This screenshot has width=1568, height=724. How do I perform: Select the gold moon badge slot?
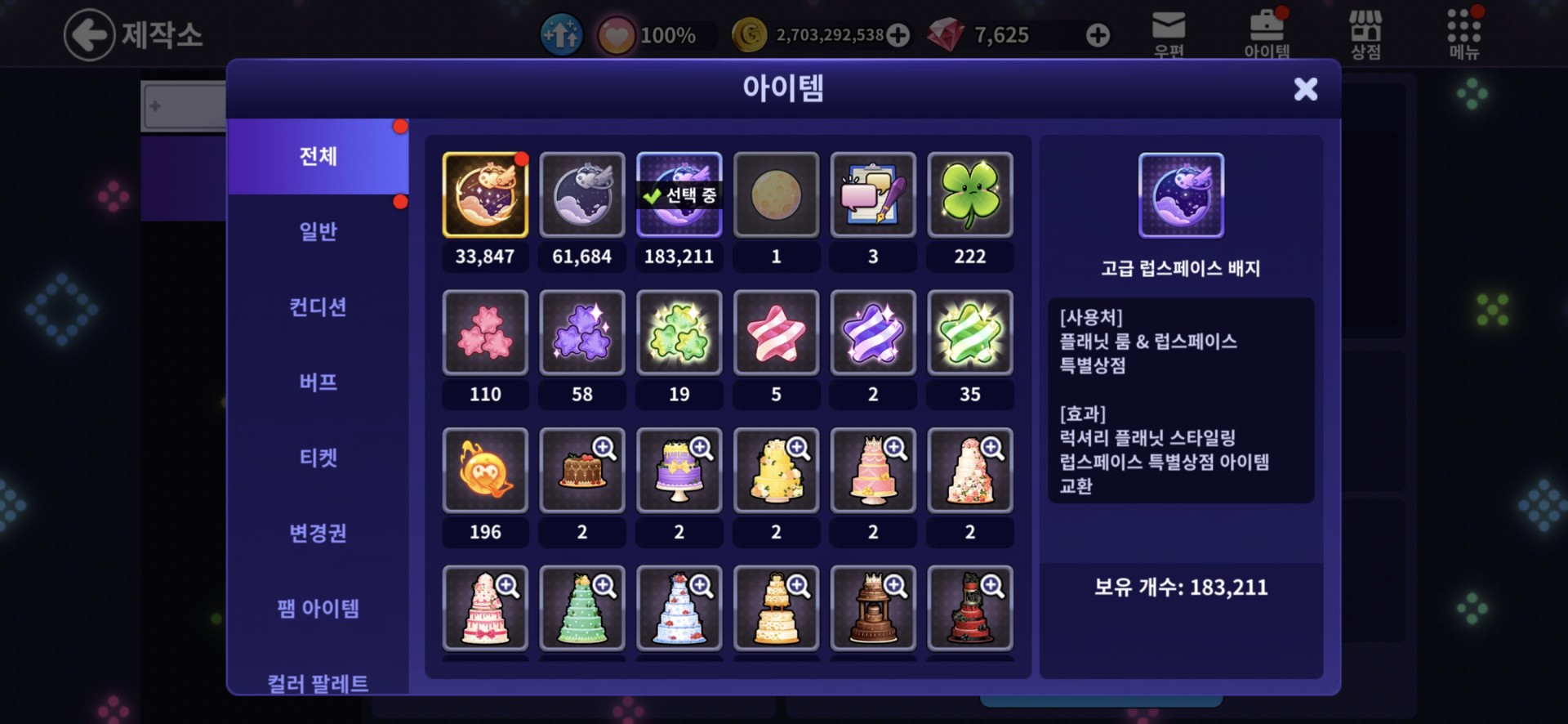(x=485, y=195)
